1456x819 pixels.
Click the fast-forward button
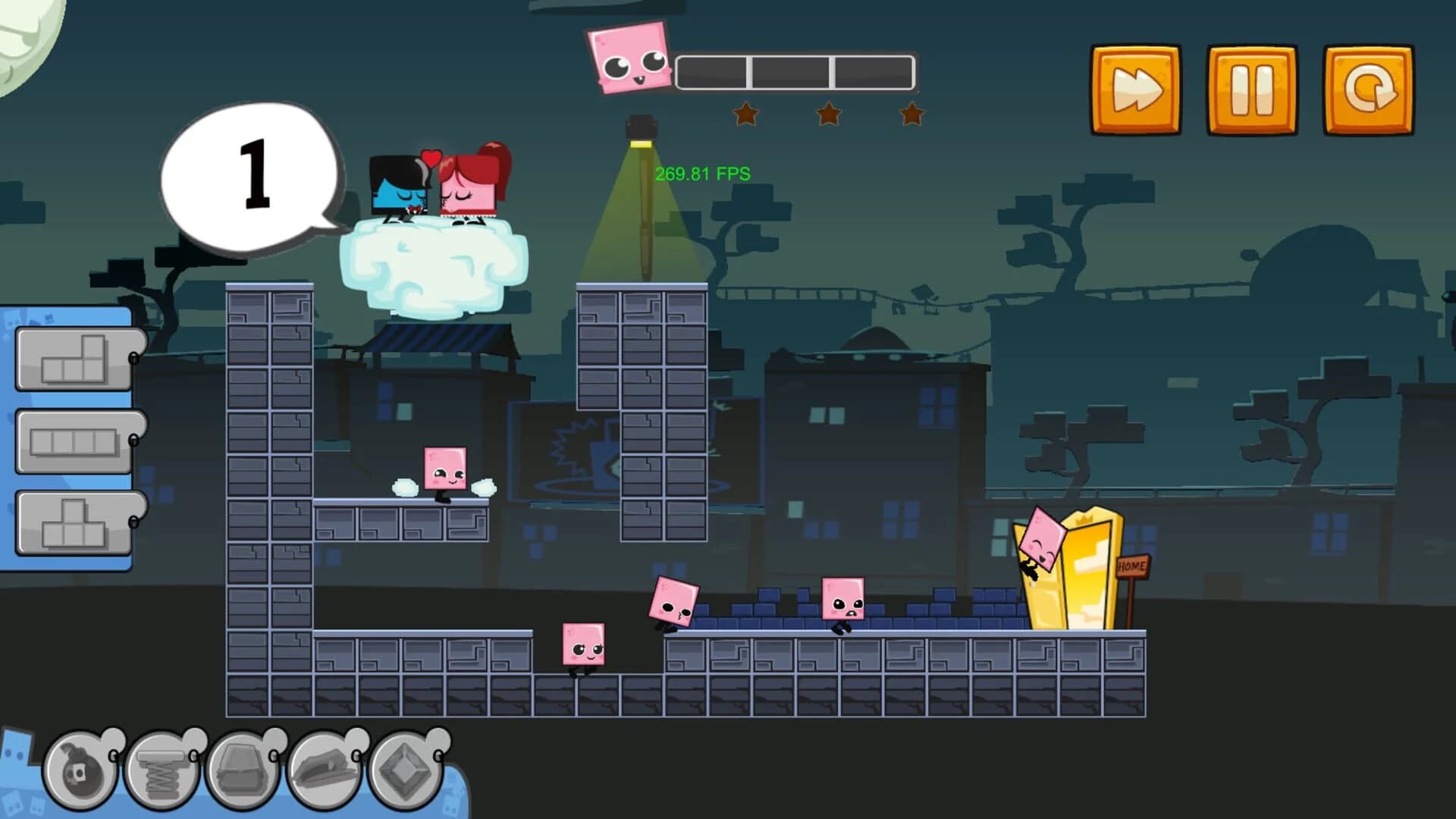[x=1134, y=86]
